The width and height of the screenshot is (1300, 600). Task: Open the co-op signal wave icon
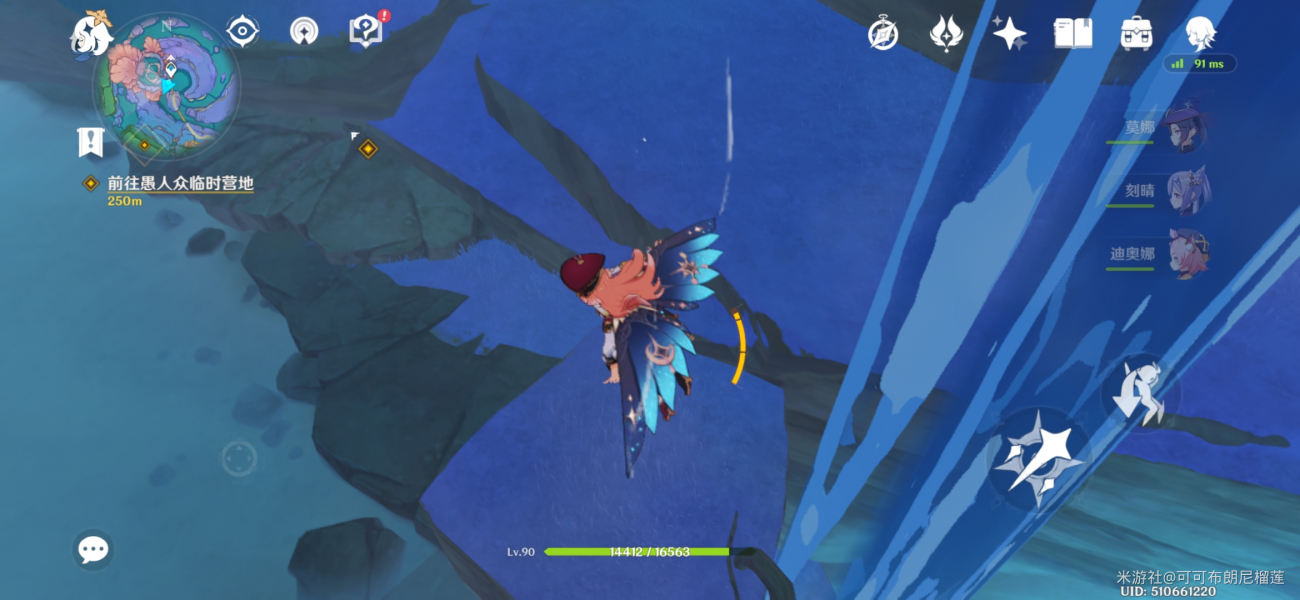pyautogui.click(x=304, y=32)
